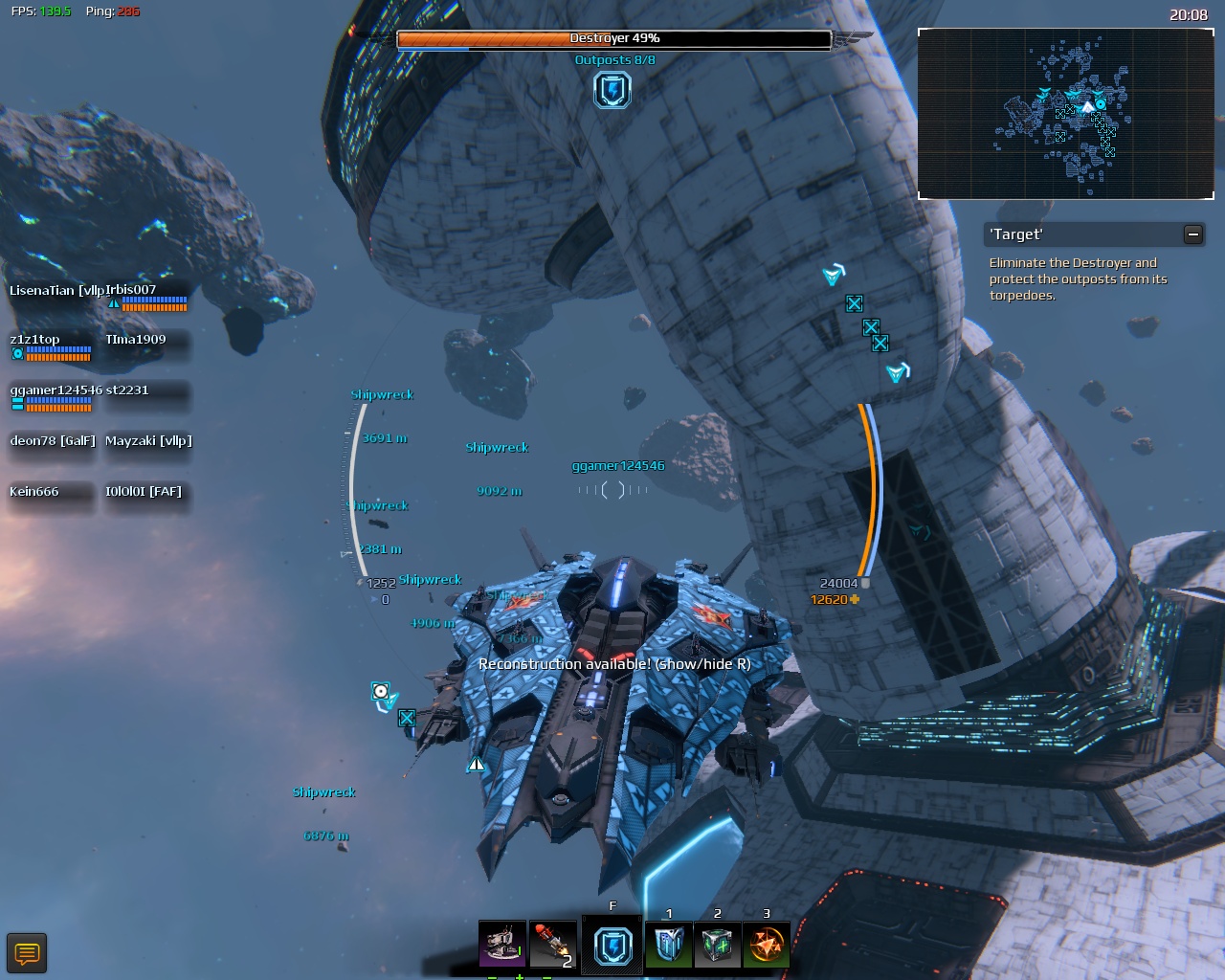Trigger the orange targeting module in slot 3
The image size is (1225, 980).
click(766, 944)
